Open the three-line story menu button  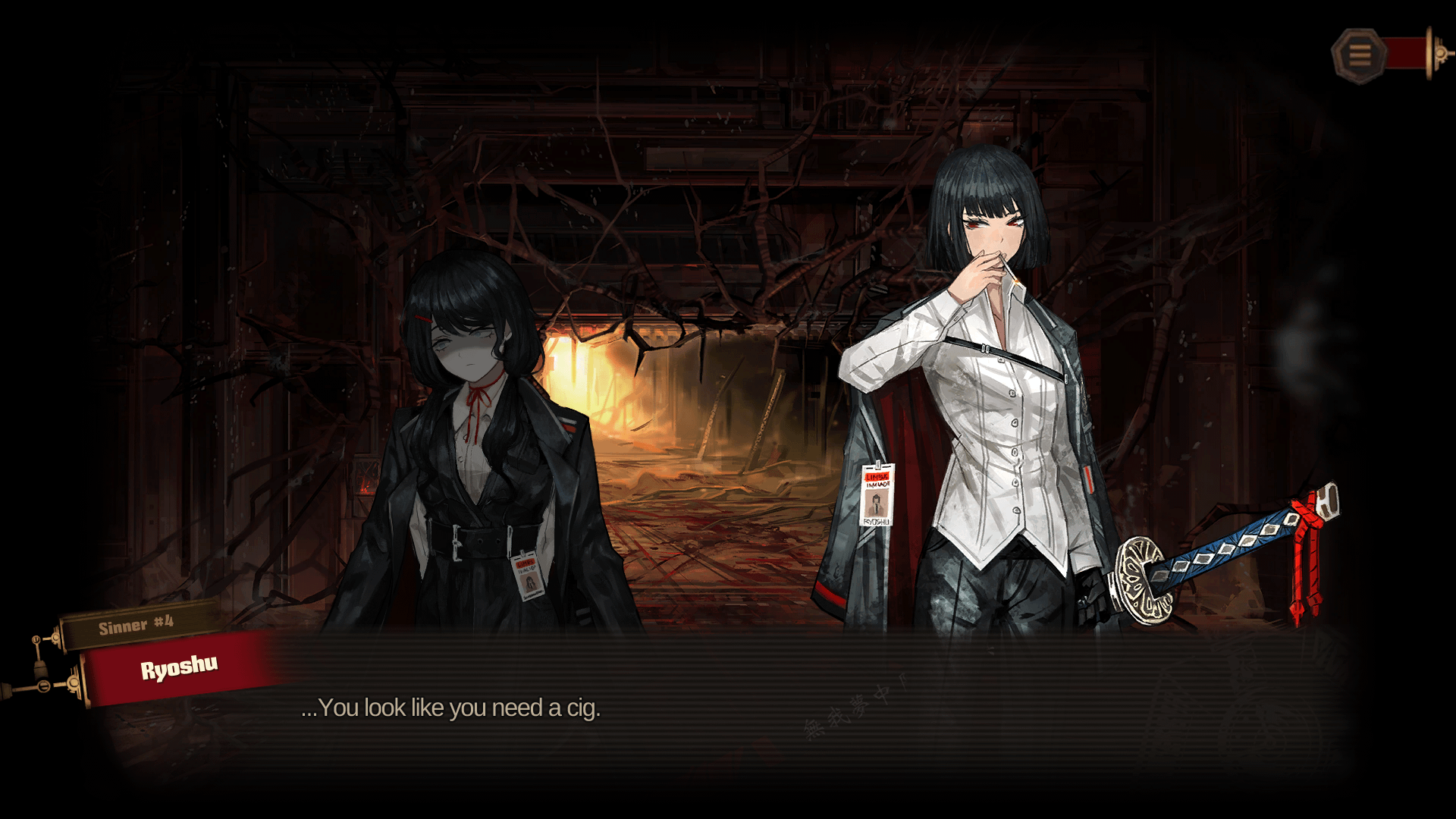(x=1359, y=55)
